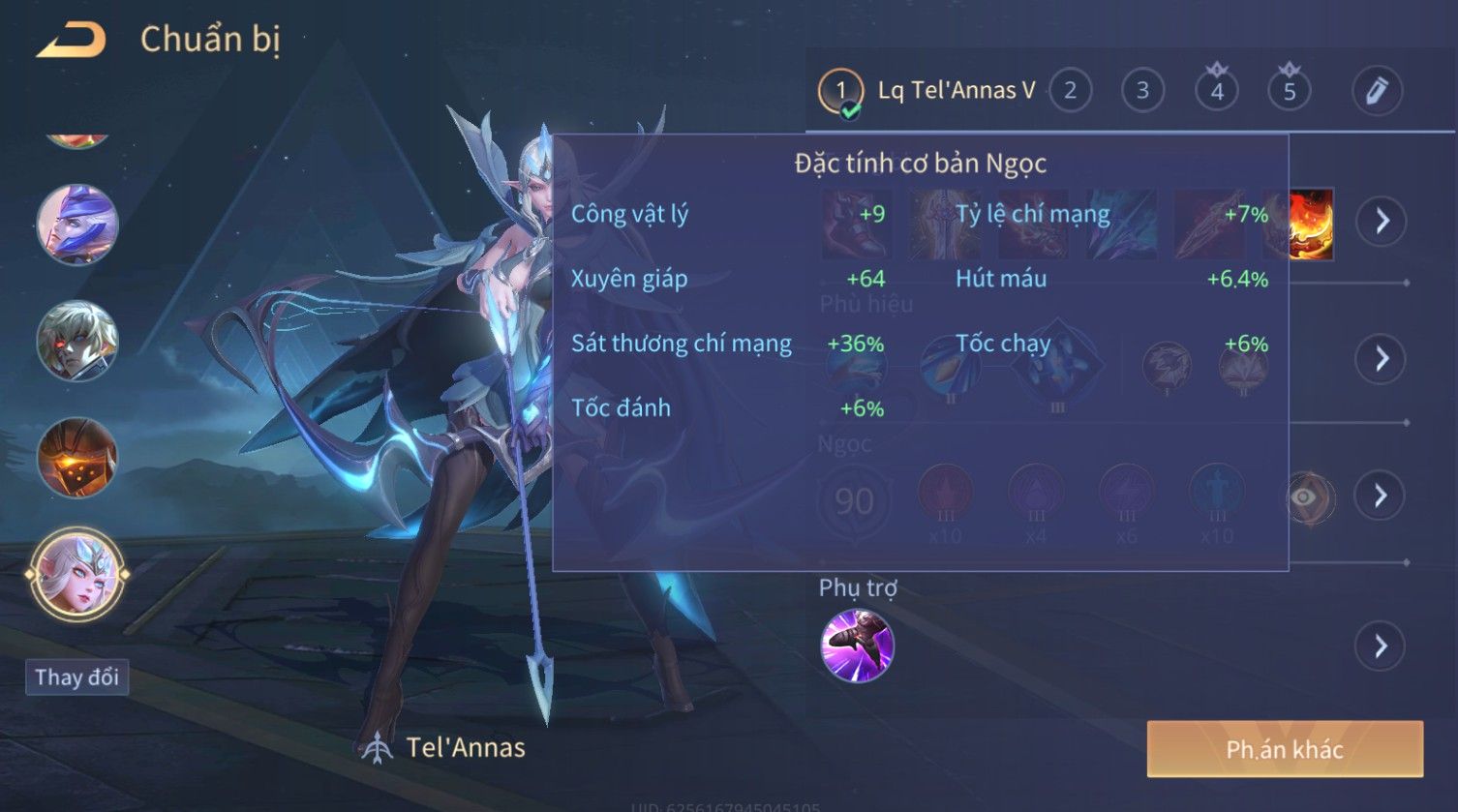The image size is (1458, 812).
Task: Toggle the rune stats eye icon
Action: (1305, 497)
